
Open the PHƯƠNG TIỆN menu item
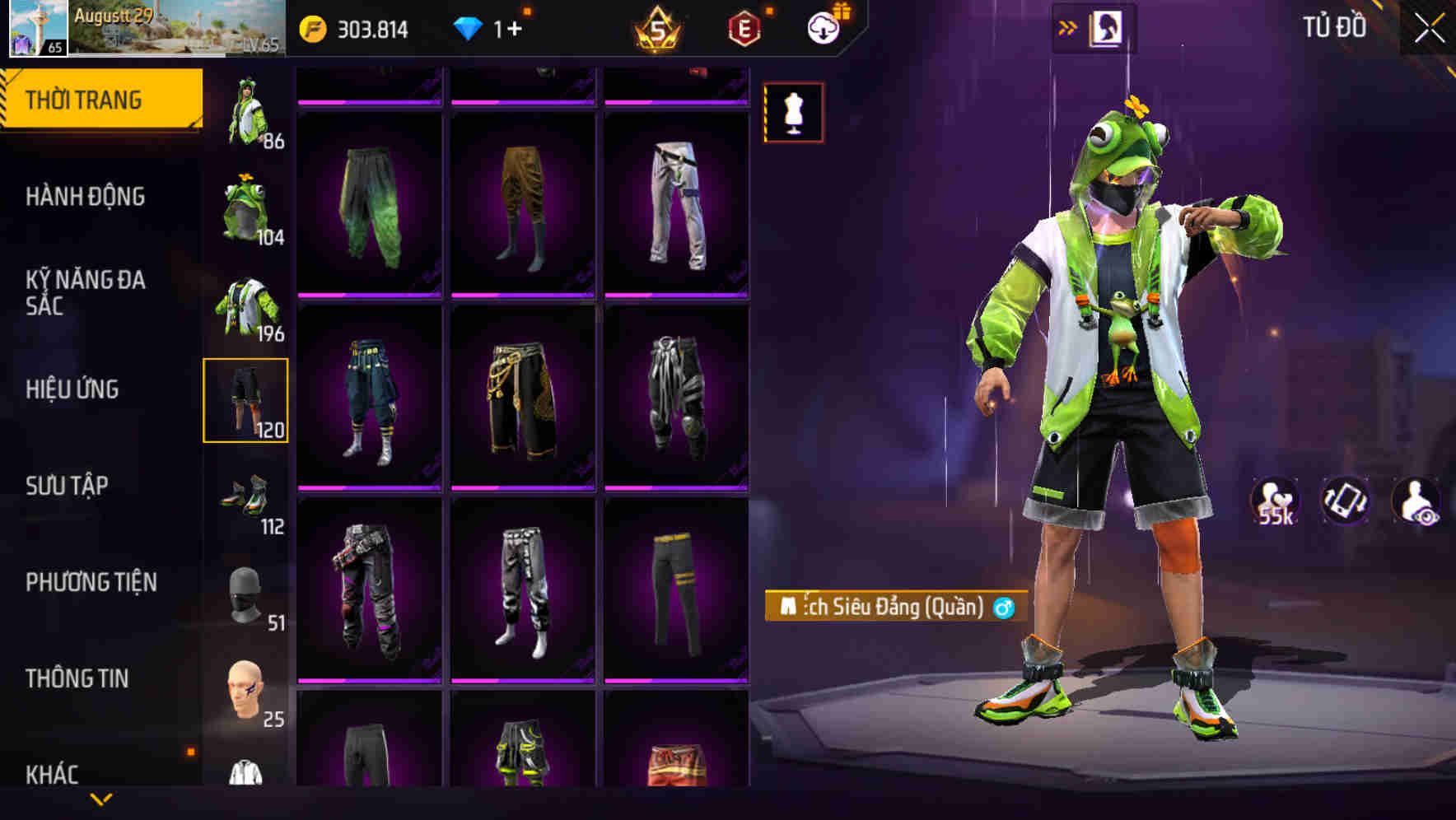click(93, 581)
